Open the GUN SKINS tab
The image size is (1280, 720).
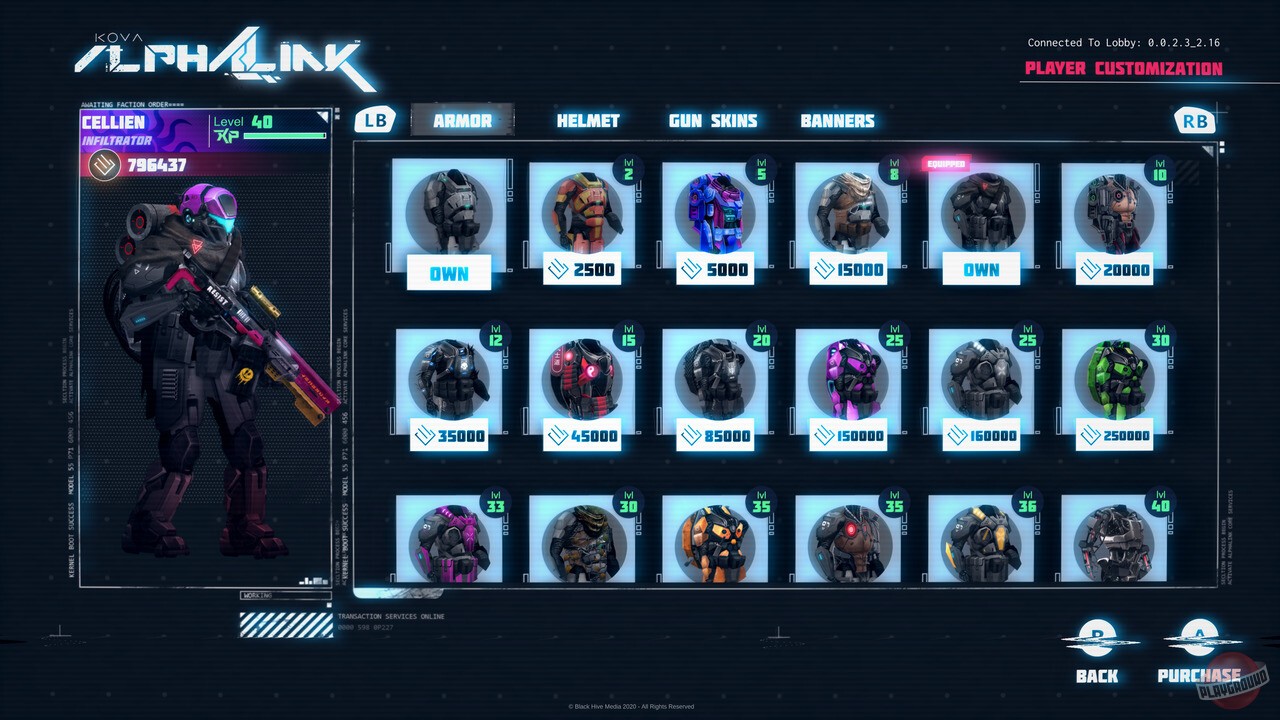point(712,120)
